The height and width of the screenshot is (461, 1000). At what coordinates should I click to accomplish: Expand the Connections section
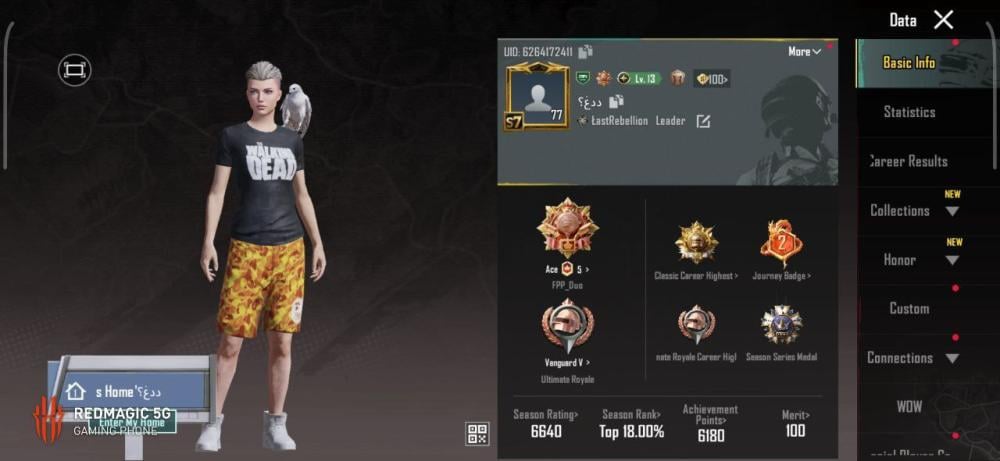pos(913,357)
